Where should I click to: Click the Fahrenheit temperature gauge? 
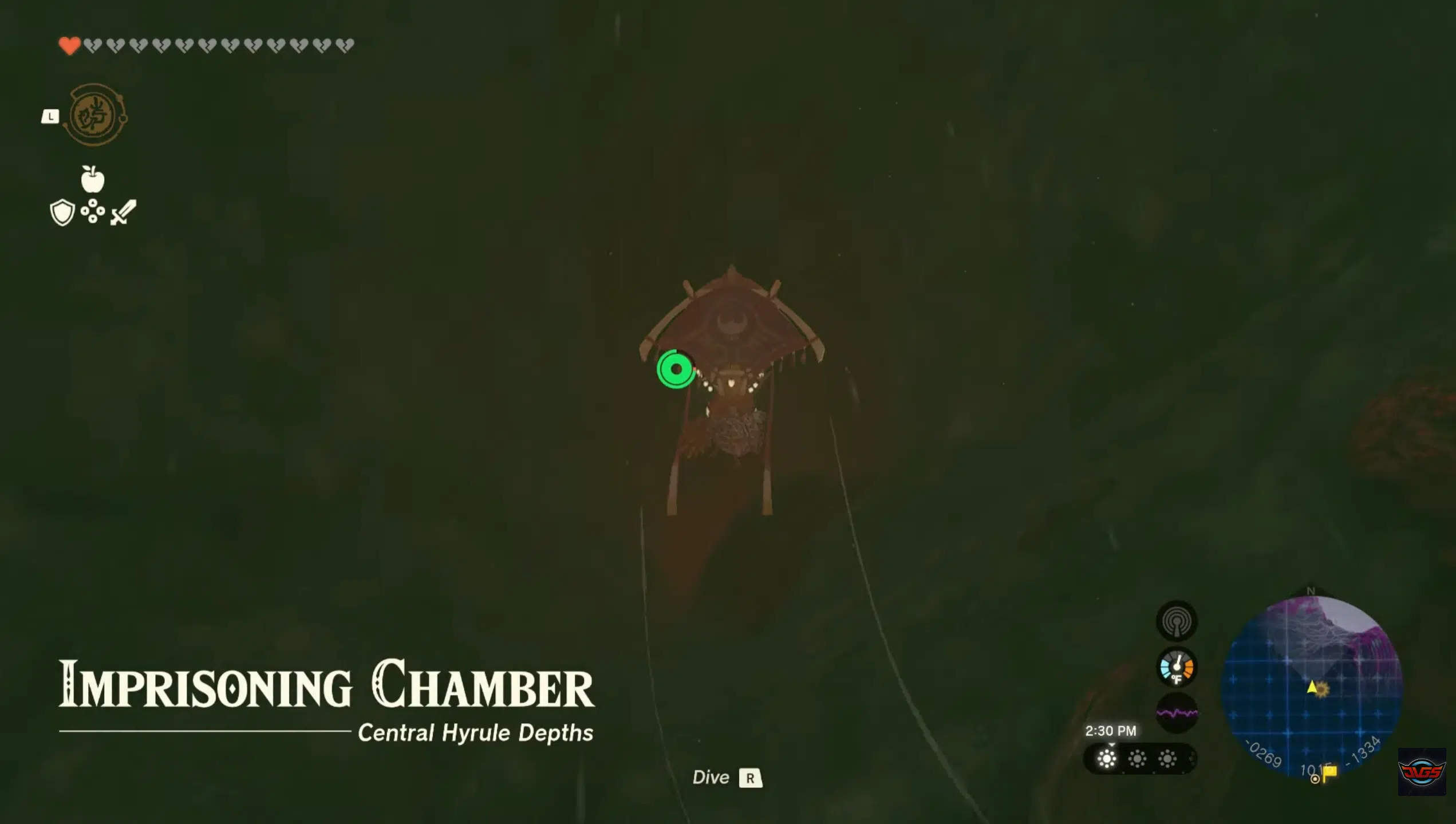tap(1178, 668)
